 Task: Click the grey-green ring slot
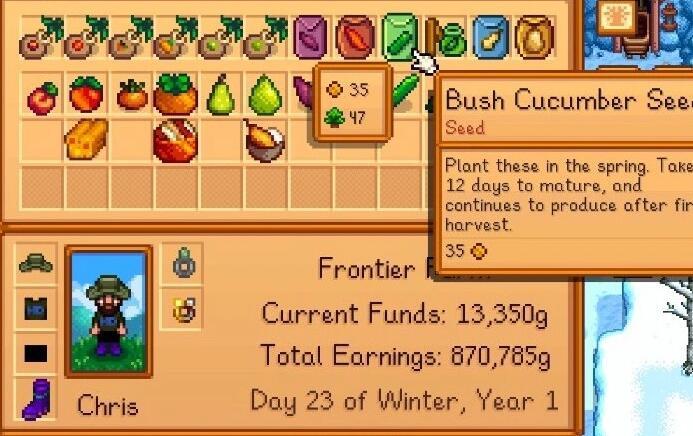point(183,264)
